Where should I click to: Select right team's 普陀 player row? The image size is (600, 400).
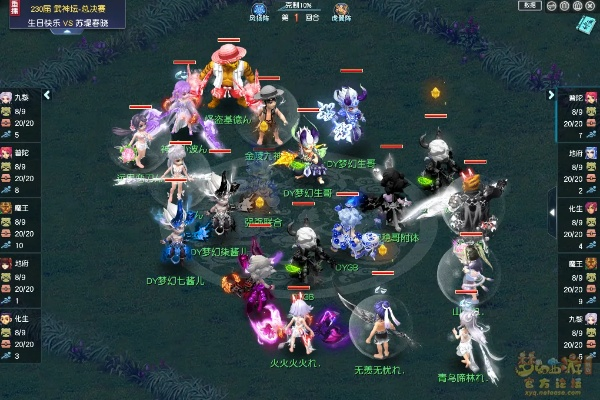[x=579, y=115]
